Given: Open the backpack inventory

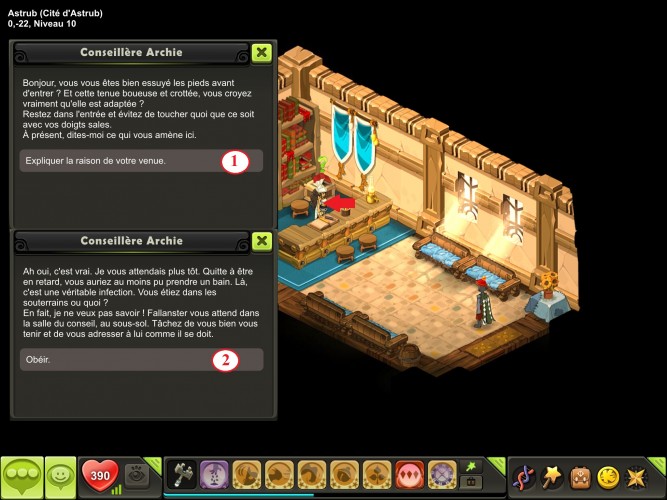Looking at the screenshot, I should pos(580,477).
